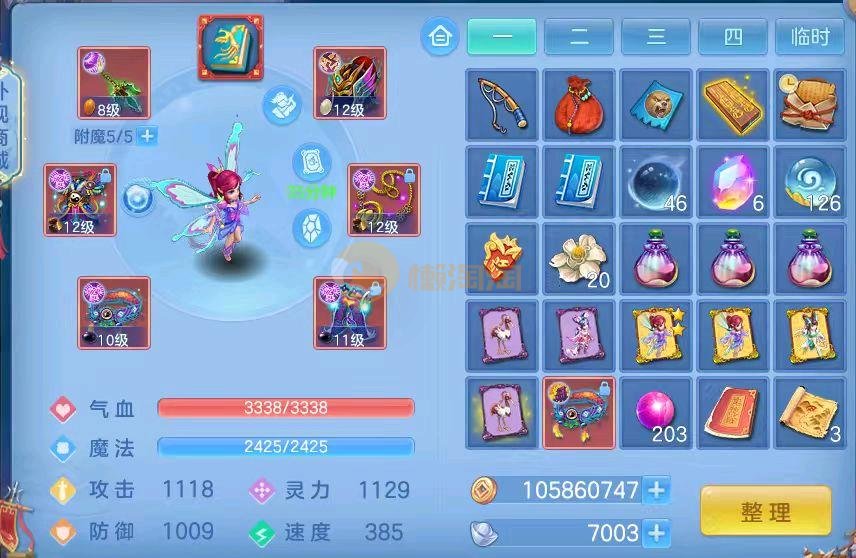Pick the rainbow crystal stack of 6

click(733, 181)
